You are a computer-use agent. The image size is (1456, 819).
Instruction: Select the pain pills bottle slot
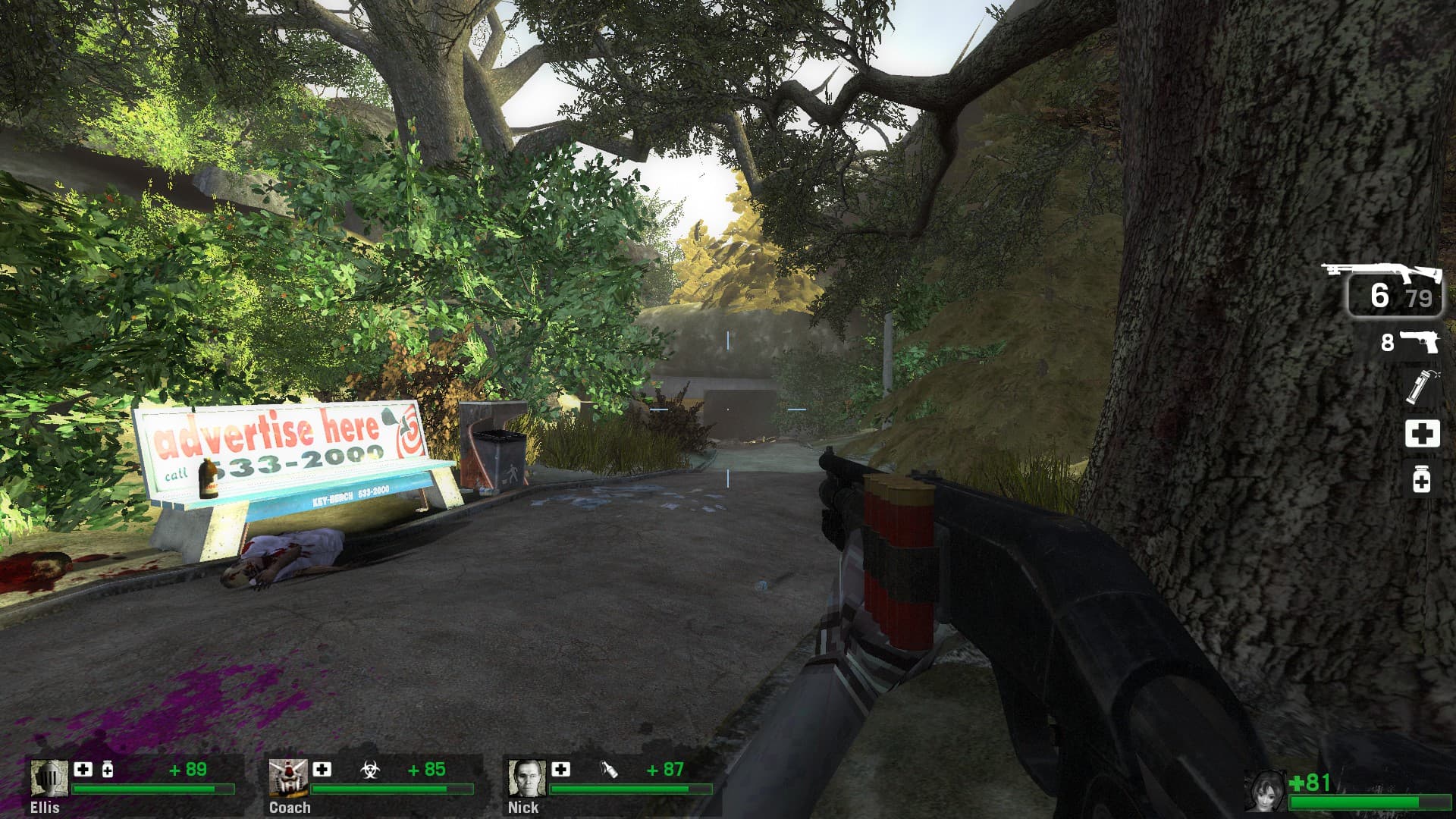1421,479
